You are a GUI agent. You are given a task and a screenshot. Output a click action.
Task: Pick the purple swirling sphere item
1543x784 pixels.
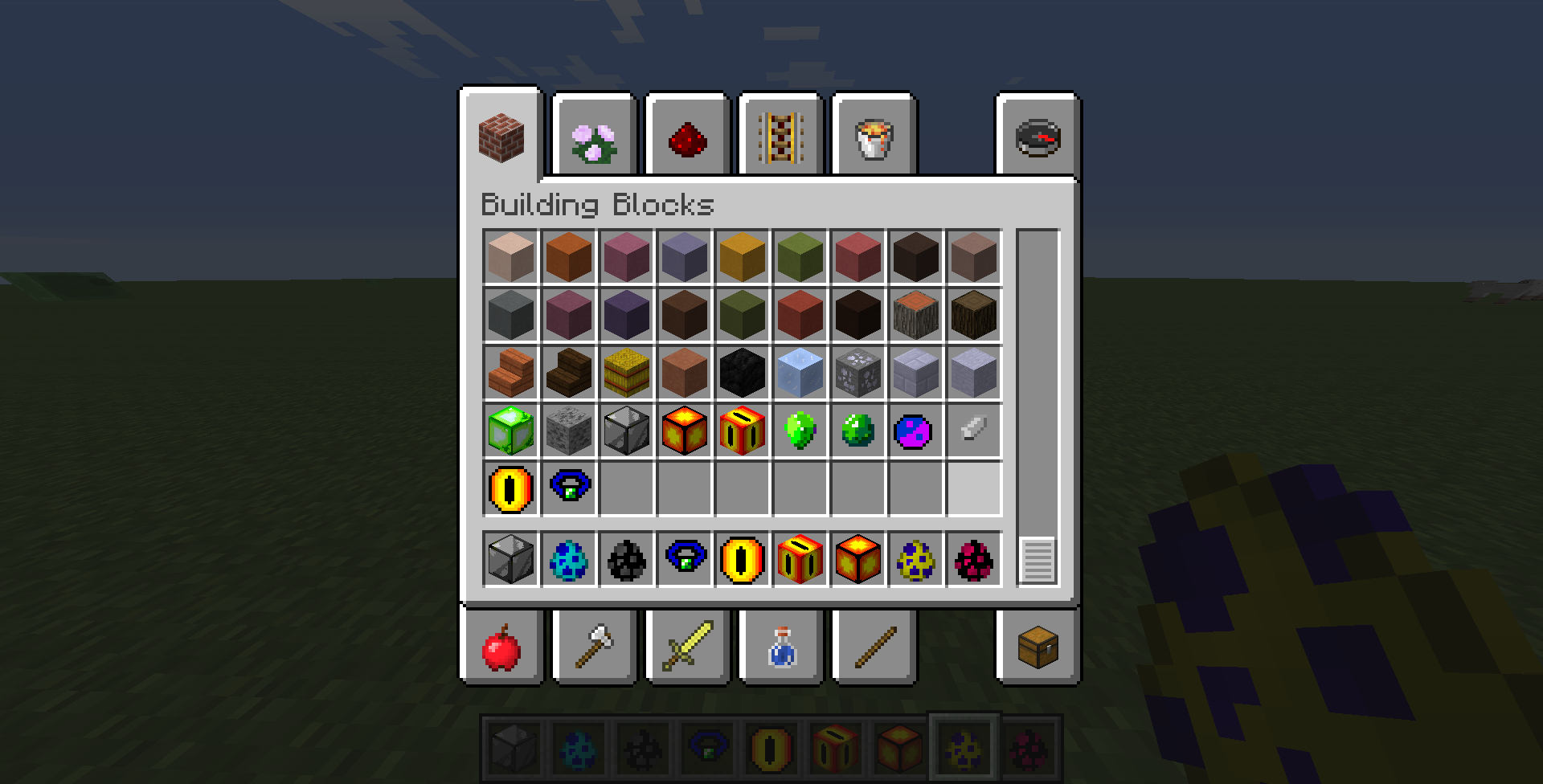(x=916, y=431)
